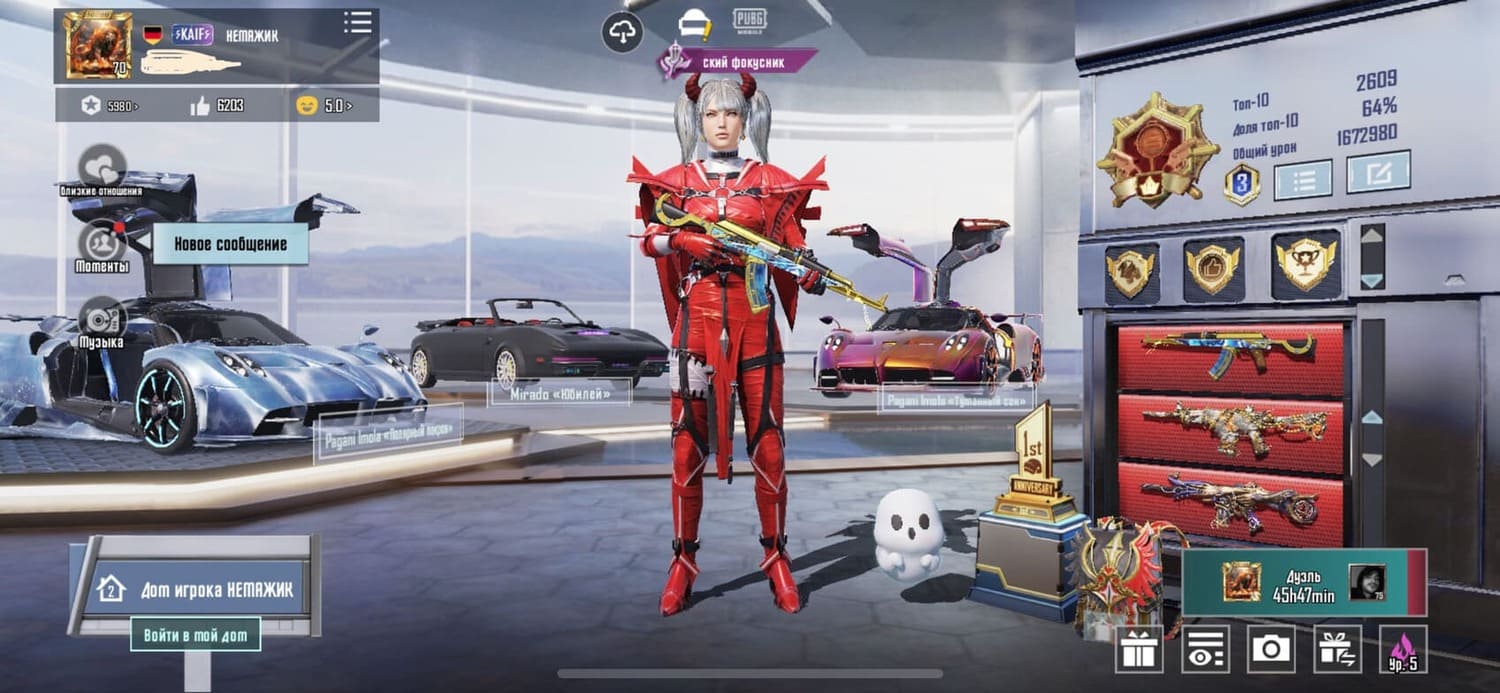Open the camera screenshot button

1271,649
